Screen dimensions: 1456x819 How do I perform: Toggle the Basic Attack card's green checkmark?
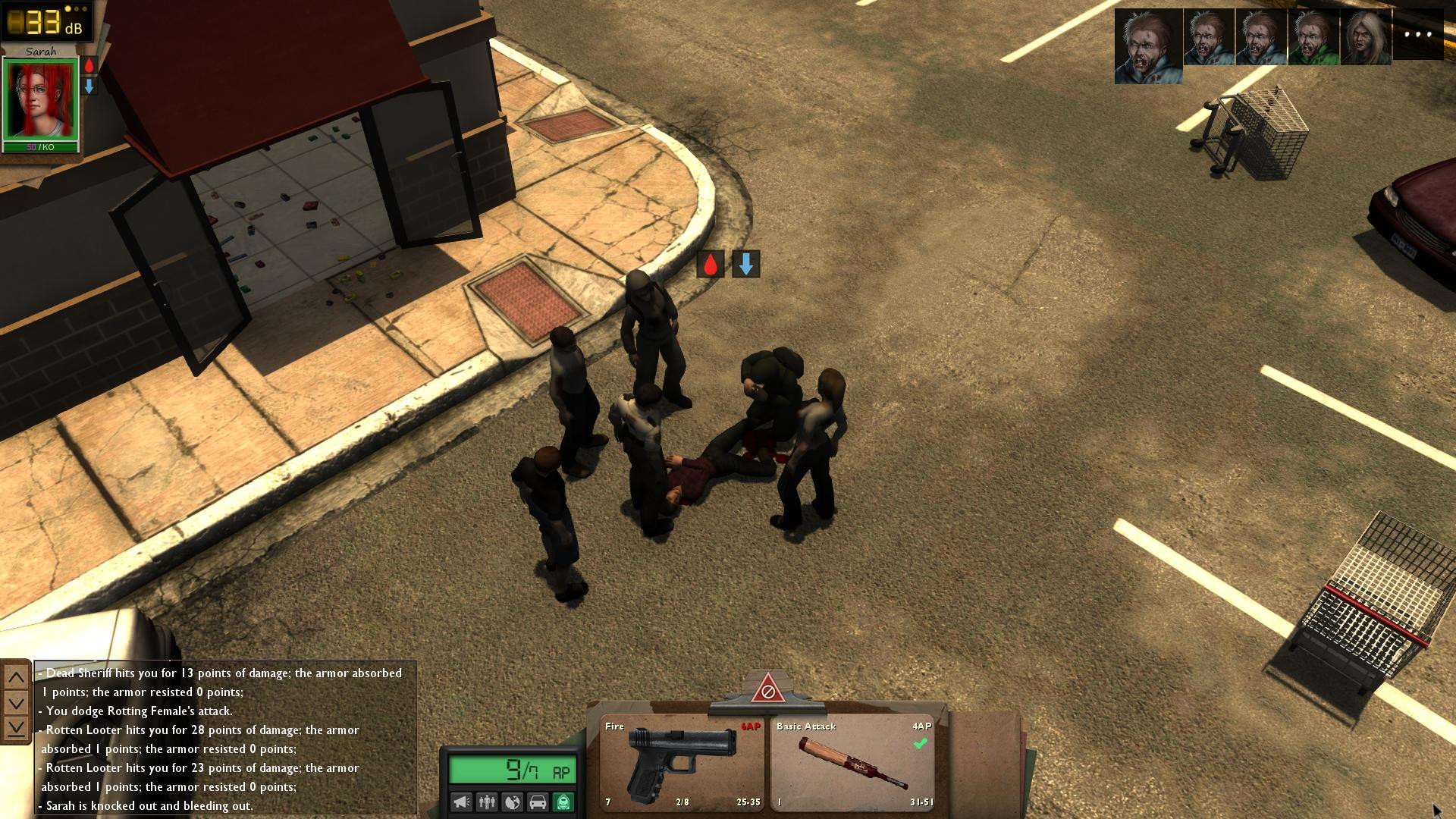(x=920, y=744)
